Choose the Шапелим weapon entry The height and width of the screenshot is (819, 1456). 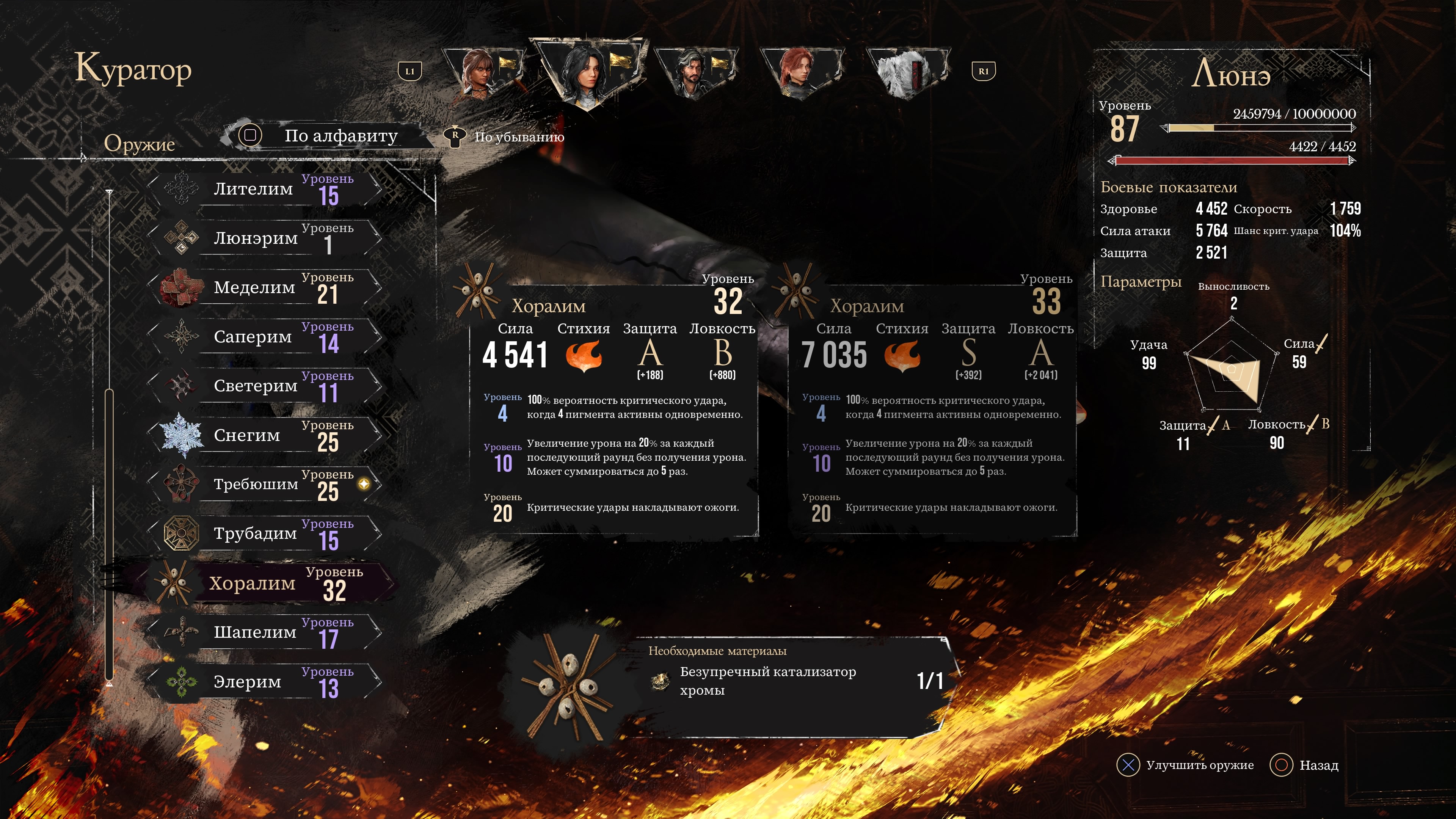[266, 632]
